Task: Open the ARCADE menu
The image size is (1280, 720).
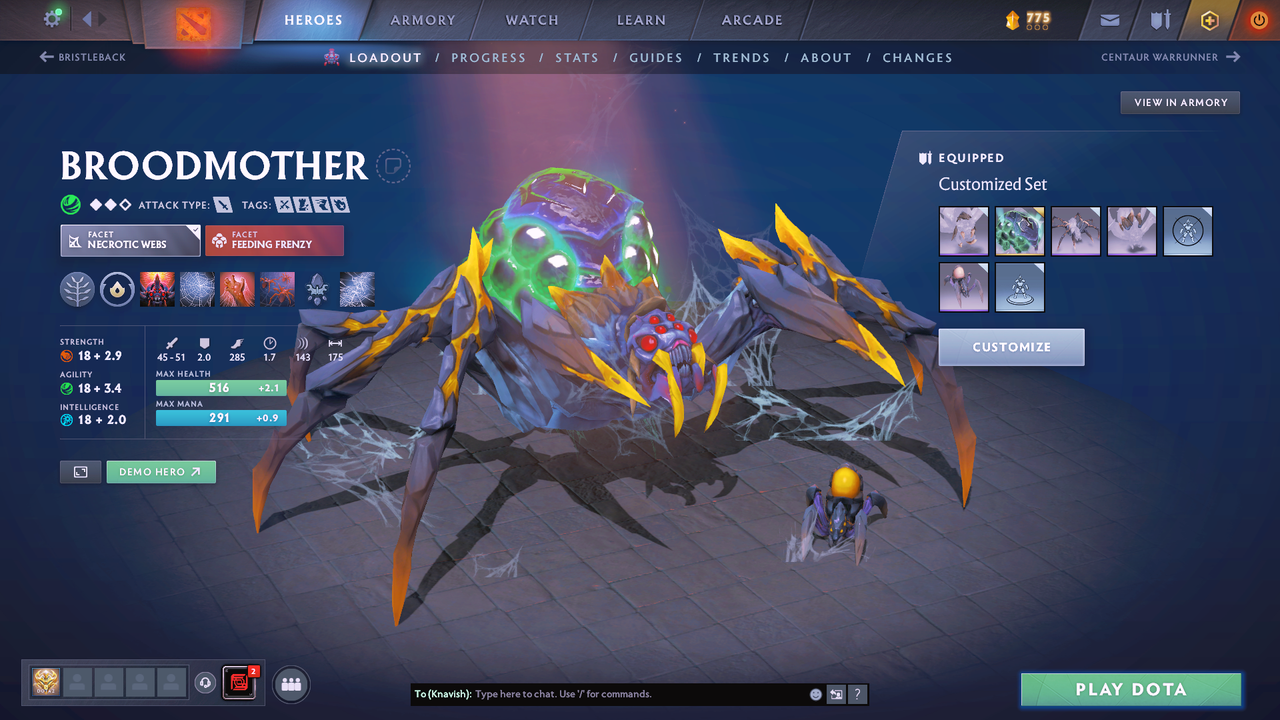Action: (x=751, y=20)
